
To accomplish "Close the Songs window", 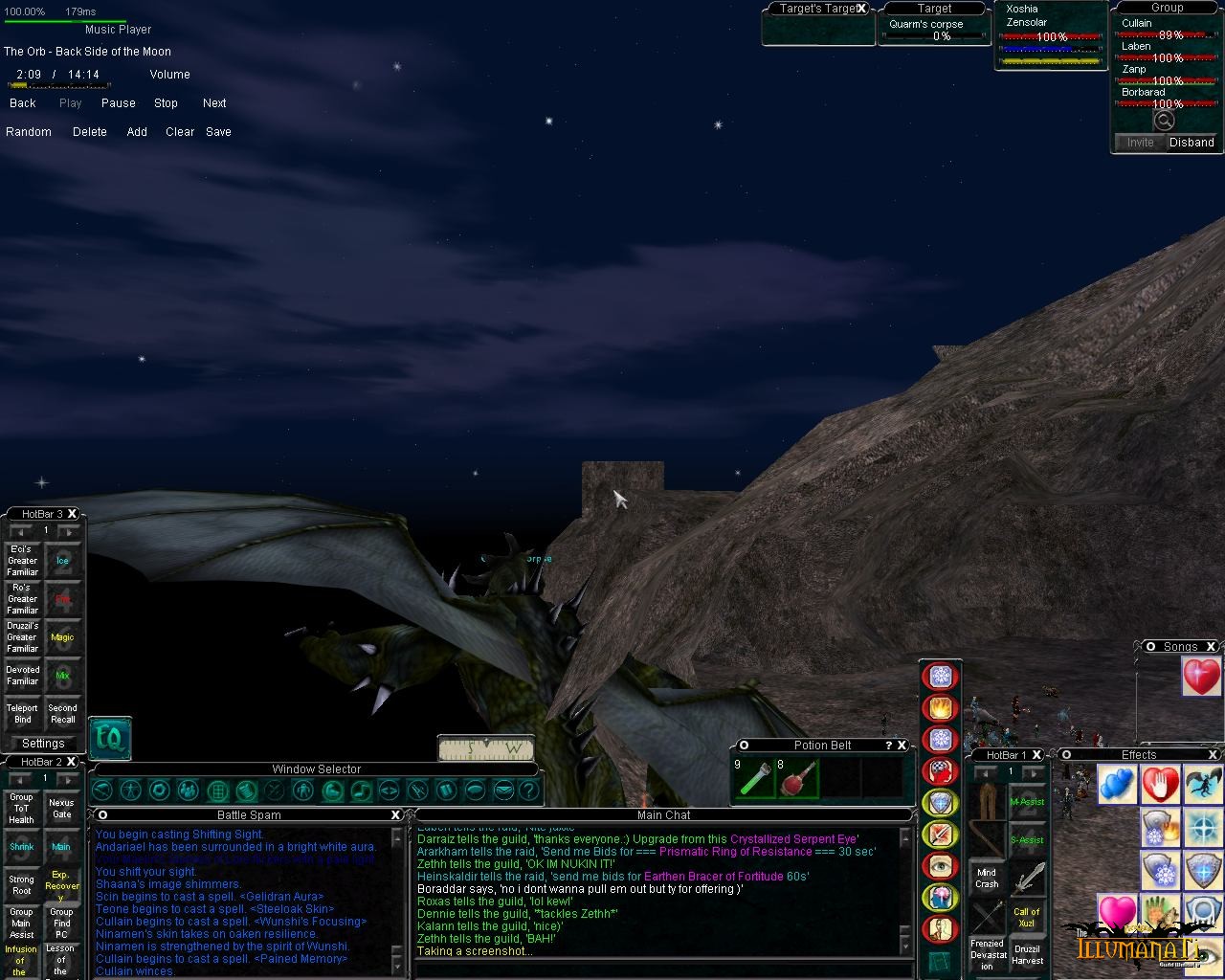I will [1211, 647].
